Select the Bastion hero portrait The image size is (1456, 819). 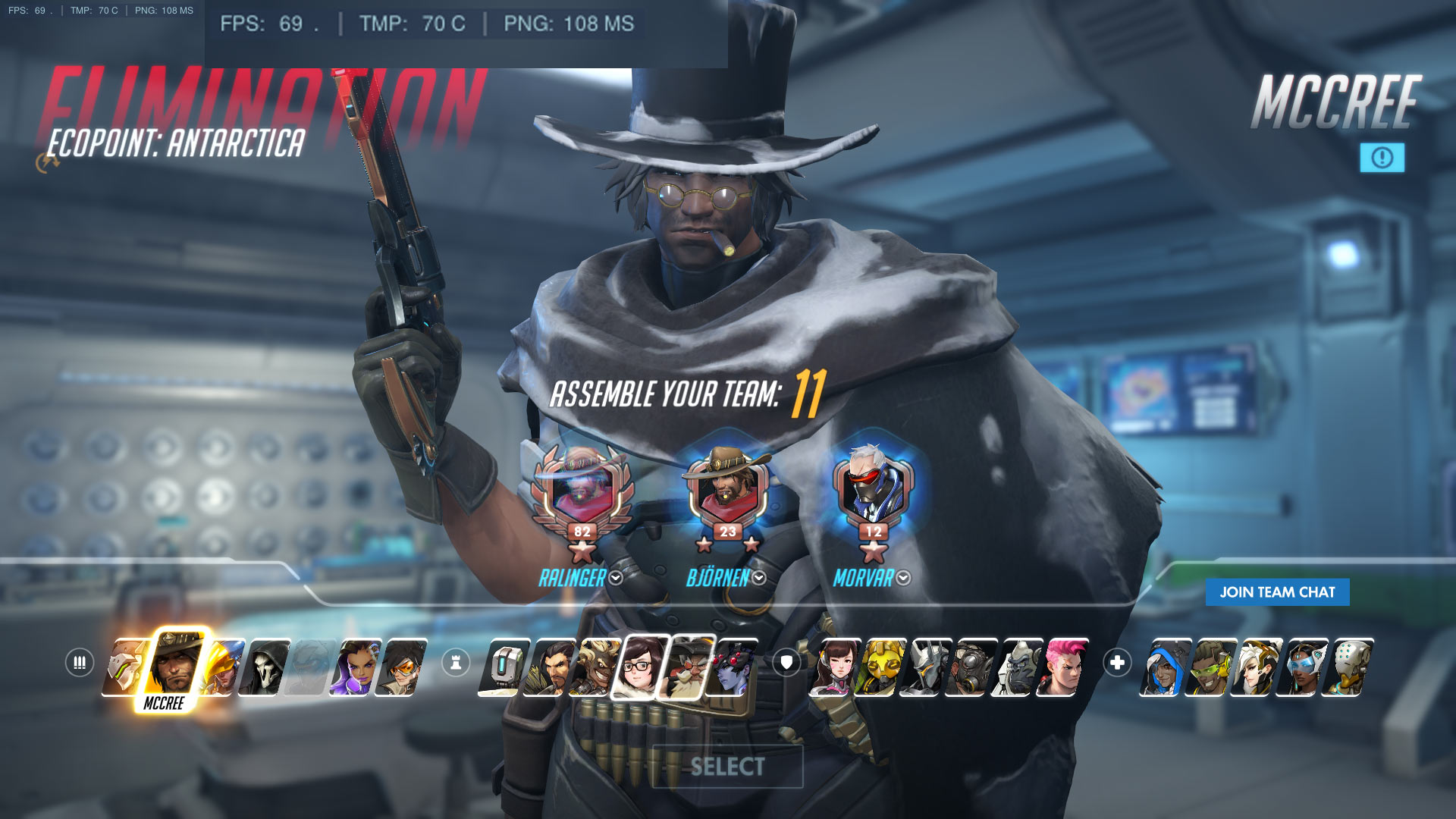coord(502,667)
